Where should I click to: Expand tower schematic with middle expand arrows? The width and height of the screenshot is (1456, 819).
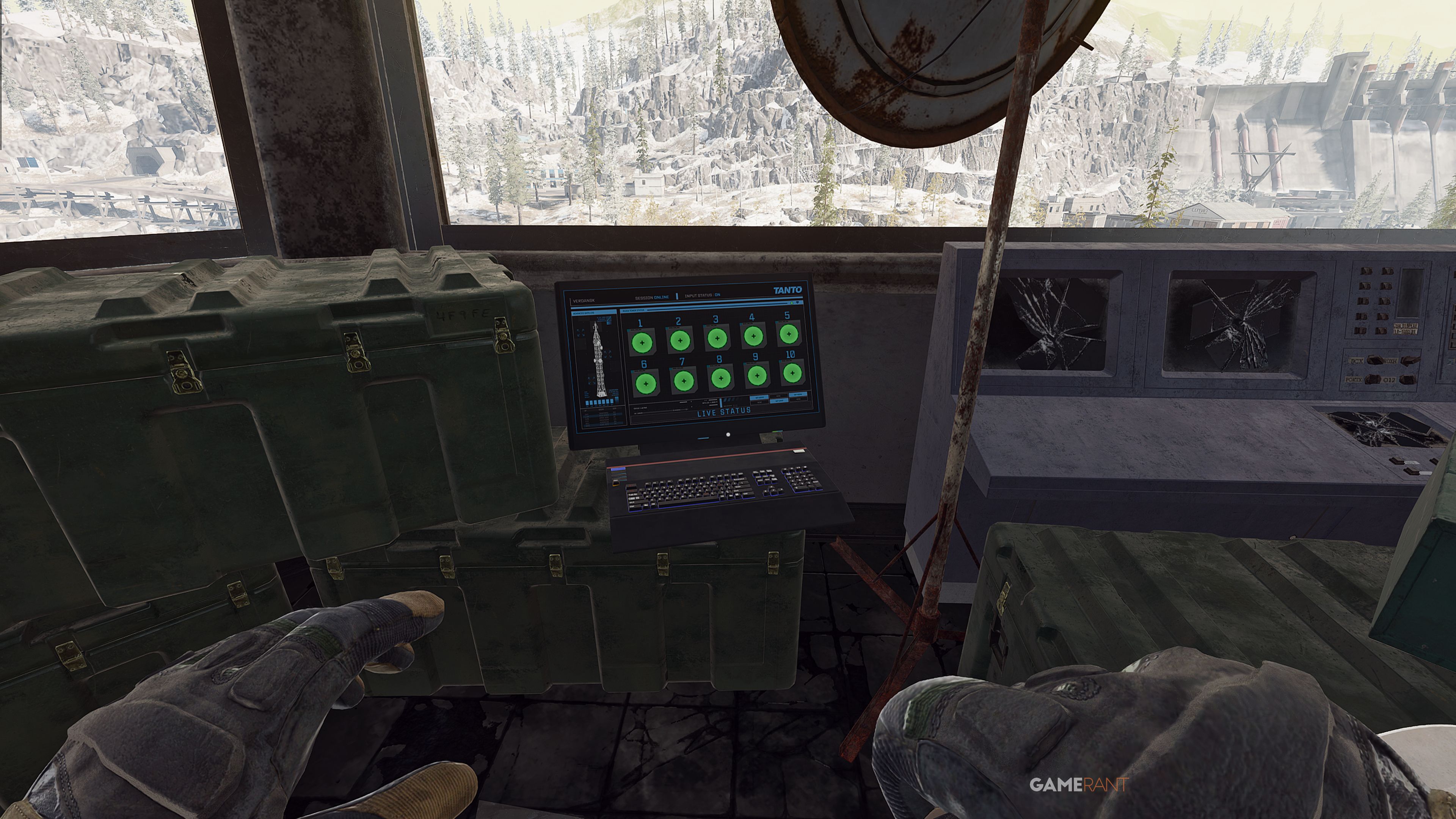(607, 355)
